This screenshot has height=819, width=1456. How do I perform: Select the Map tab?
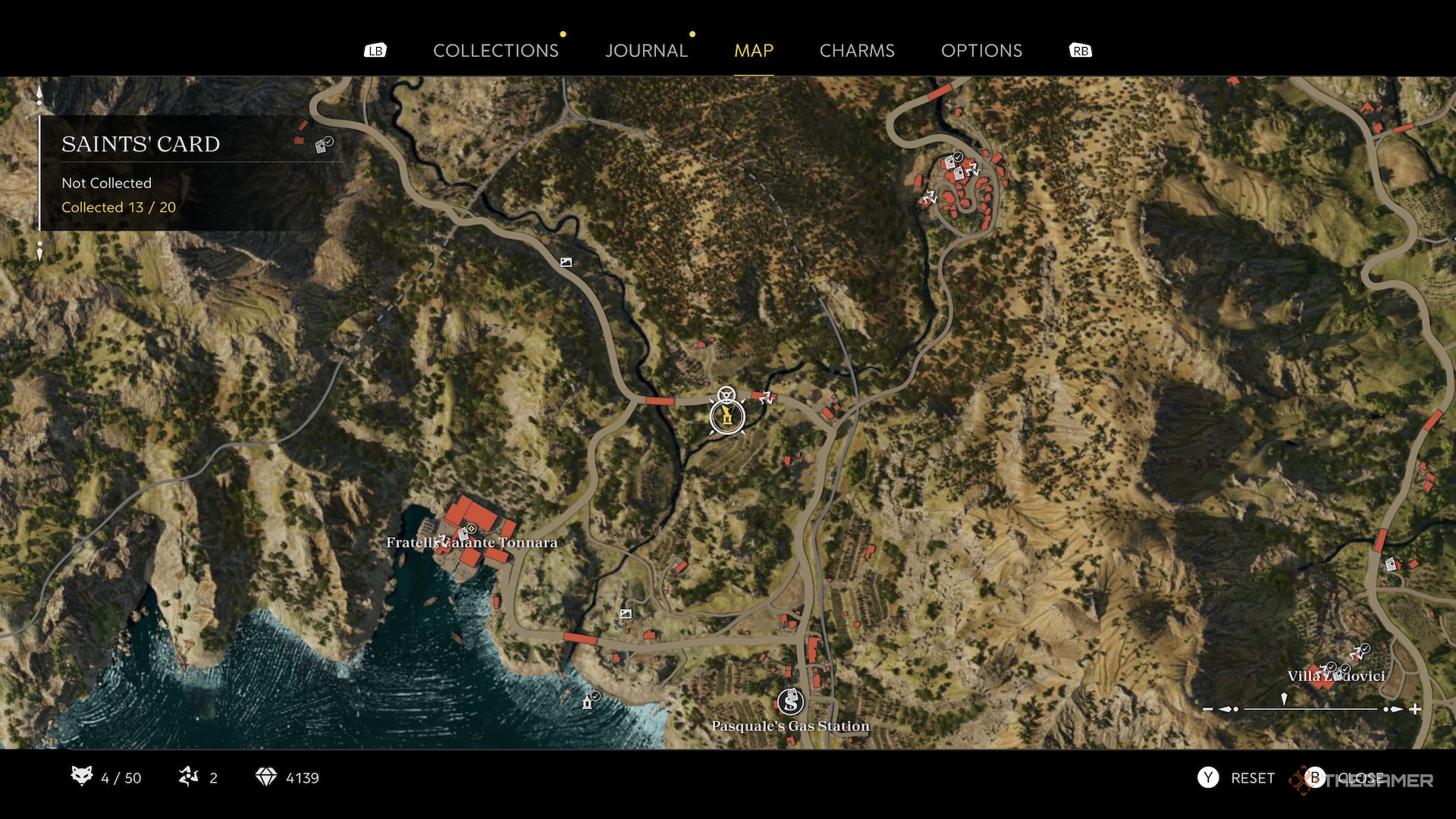pos(753,51)
